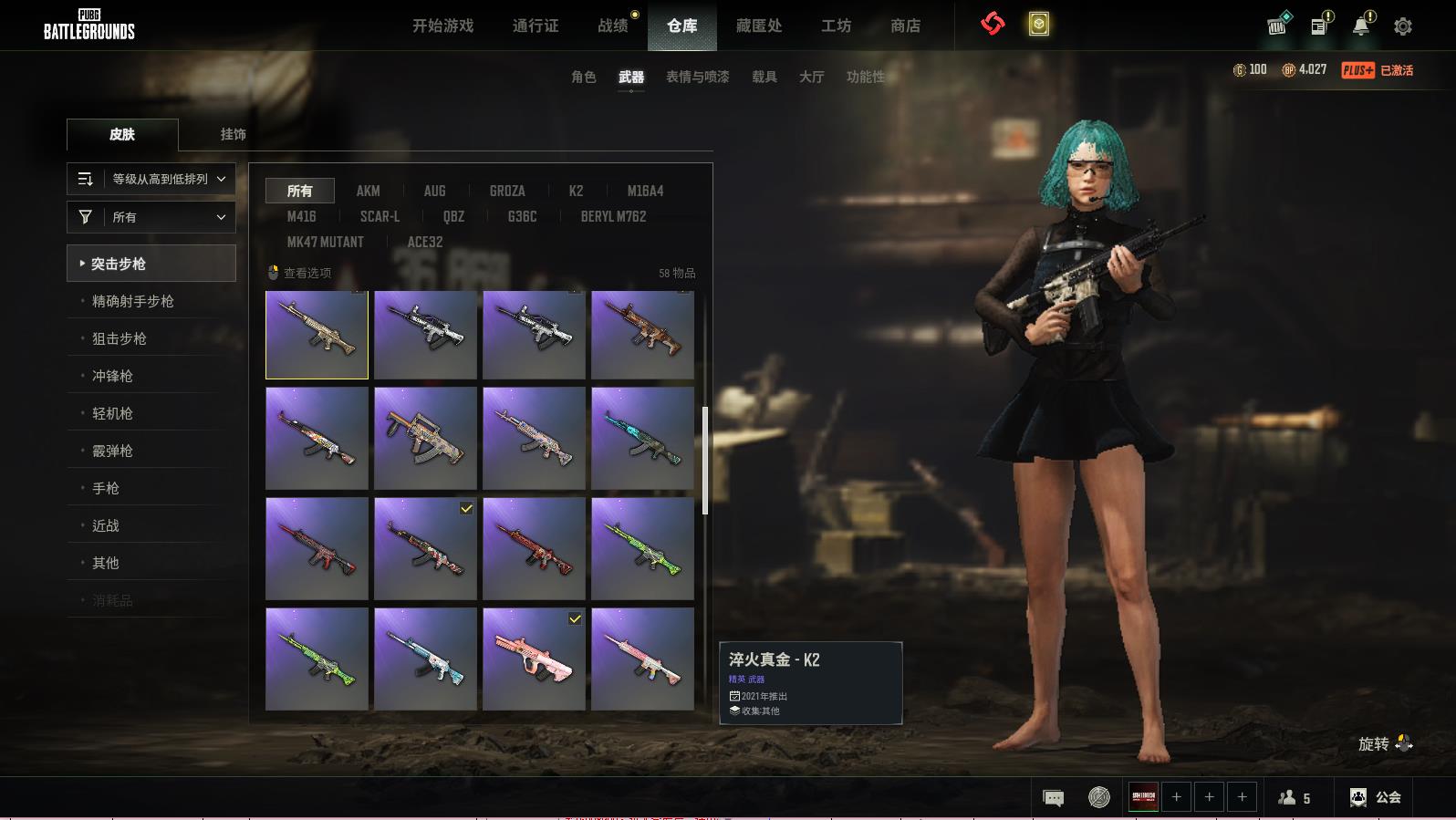1456x820 pixels.
Task: Switch to 载具 vehicle skins
Action: (764, 77)
